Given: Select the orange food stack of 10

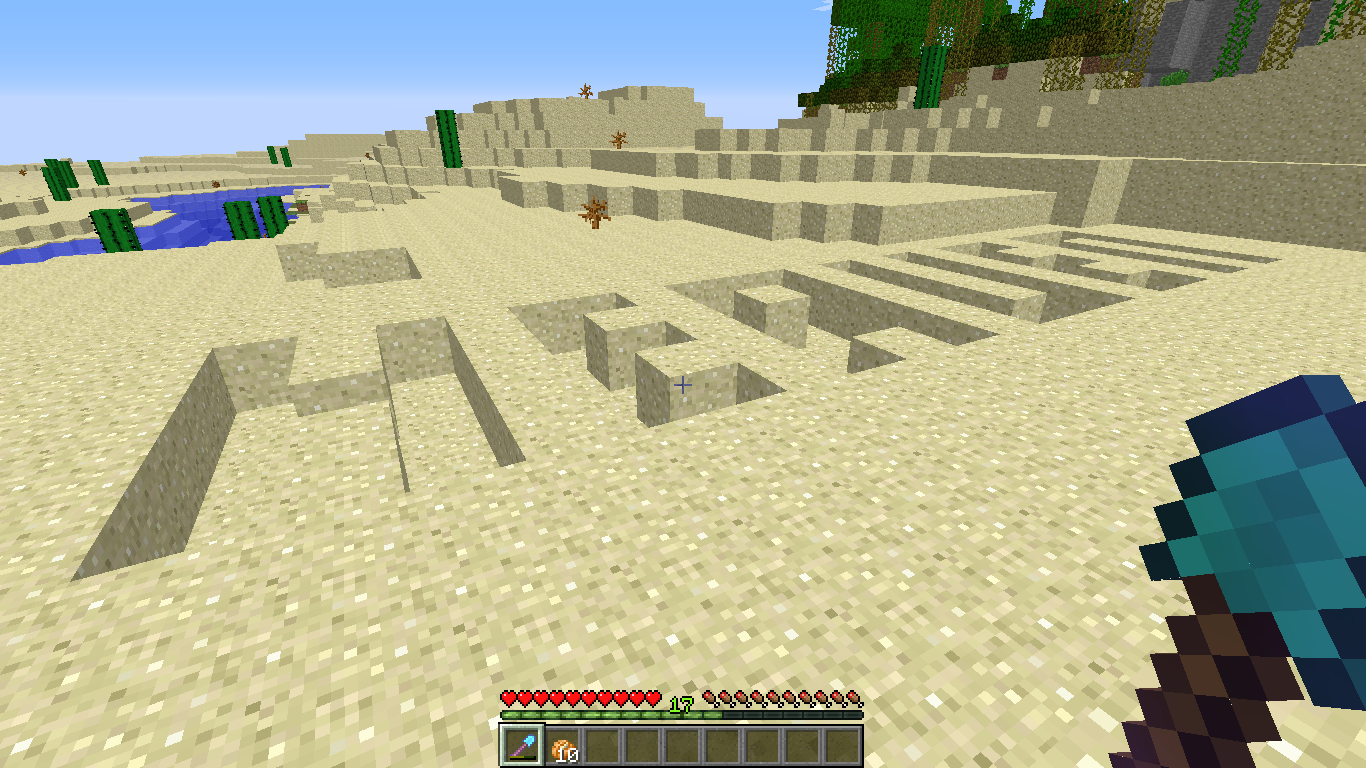Looking at the screenshot, I should 561,746.
